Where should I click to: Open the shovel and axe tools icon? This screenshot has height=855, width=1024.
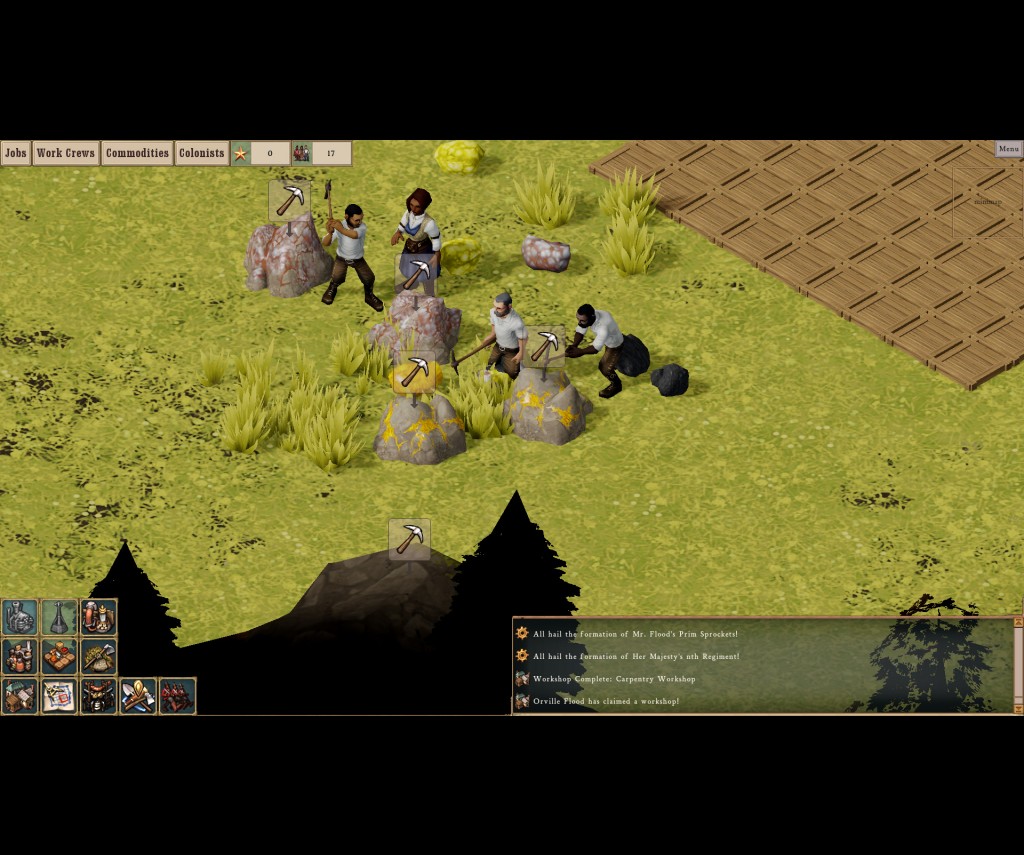point(138,695)
